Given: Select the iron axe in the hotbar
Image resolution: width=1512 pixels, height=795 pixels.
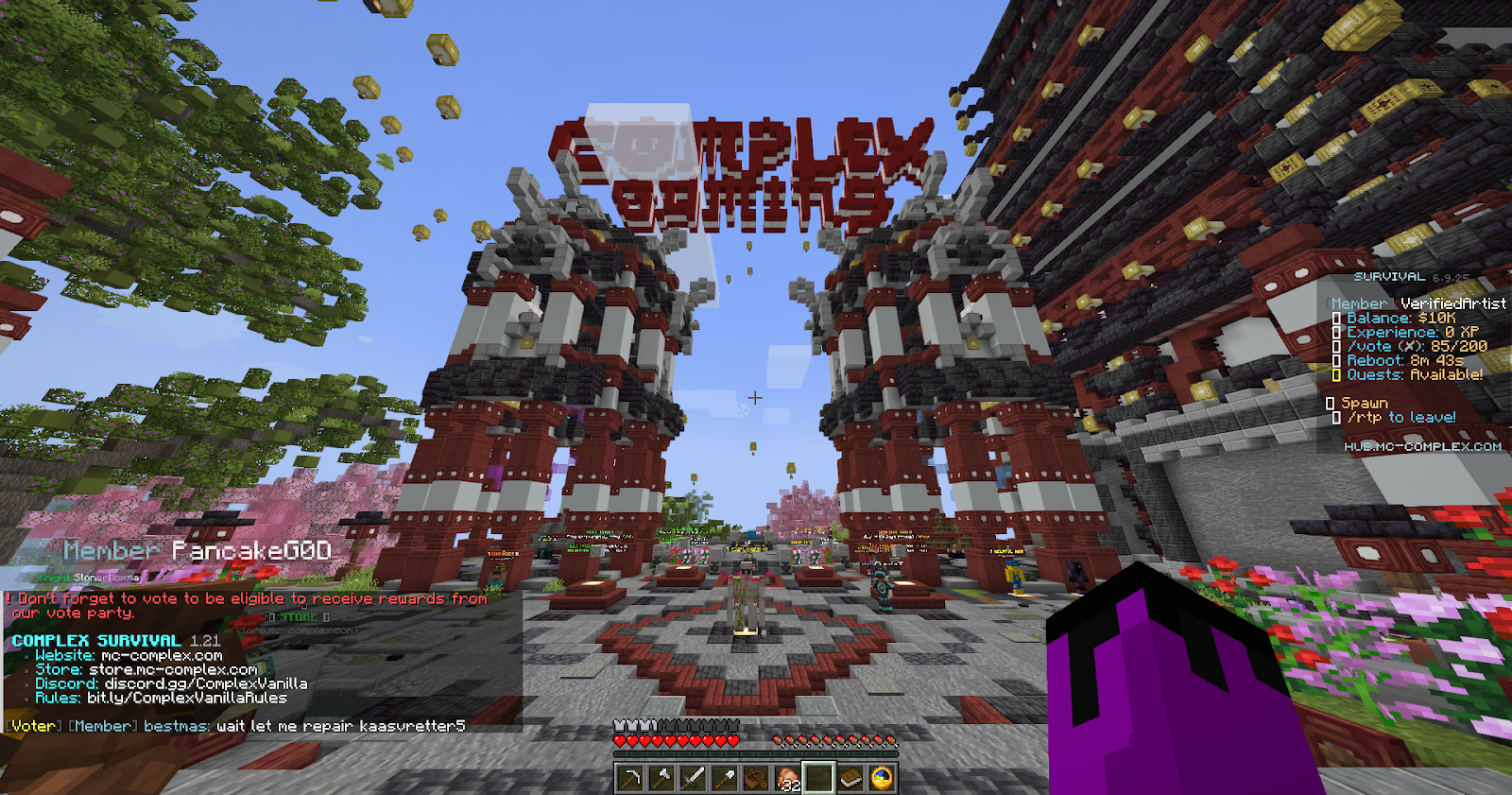Looking at the screenshot, I should 662,777.
